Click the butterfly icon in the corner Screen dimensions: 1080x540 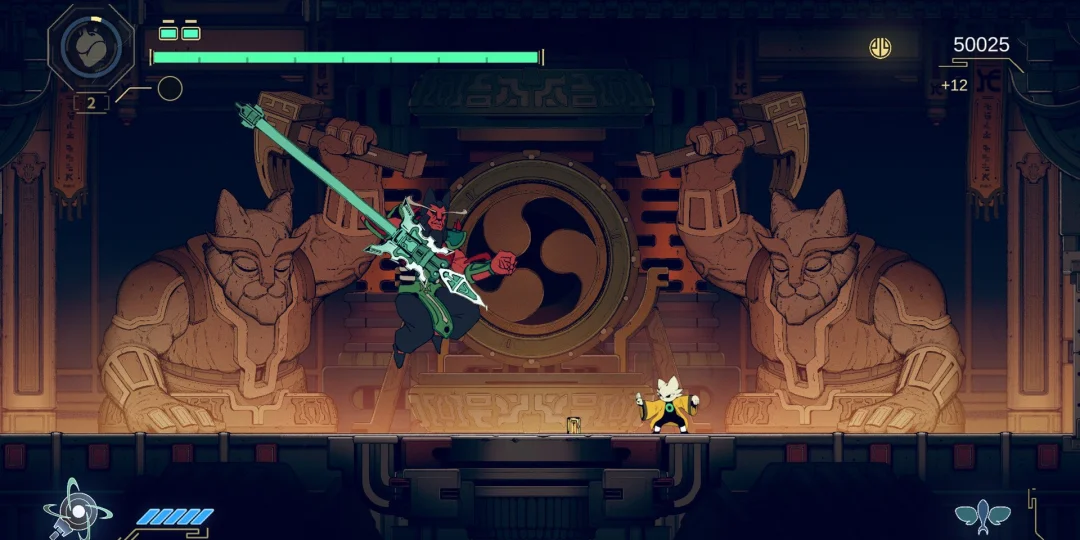pos(981,515)
